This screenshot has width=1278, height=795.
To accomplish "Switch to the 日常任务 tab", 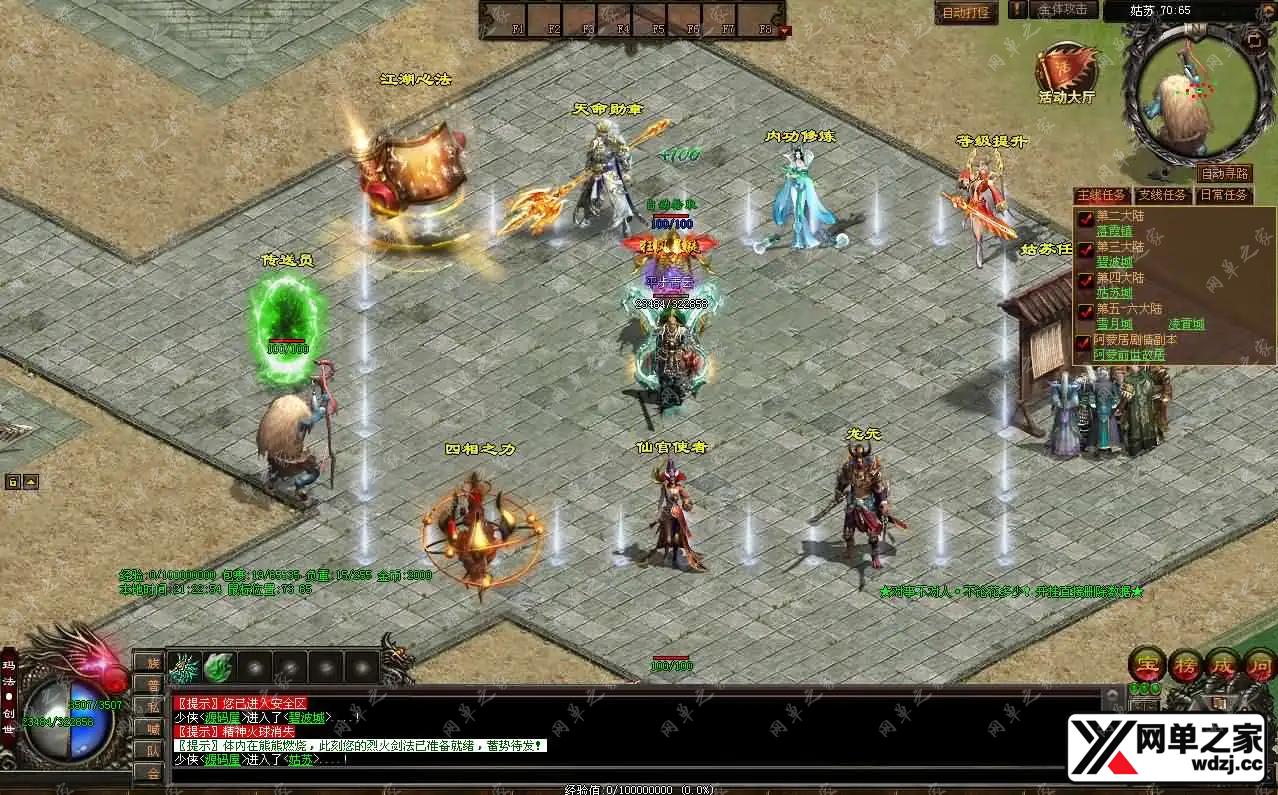I will click(1224, 195).
